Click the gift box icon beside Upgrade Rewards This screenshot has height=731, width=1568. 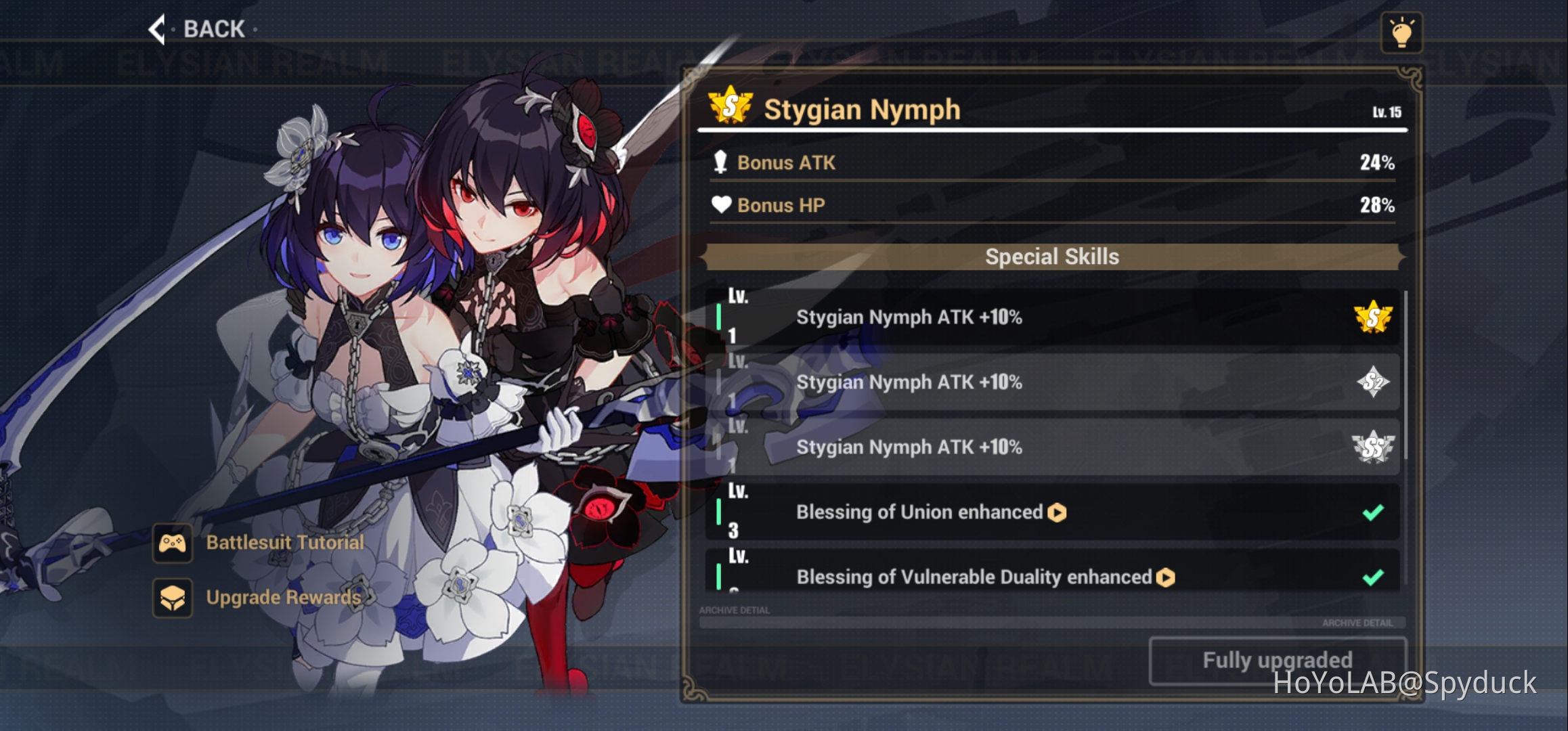pyautogui.click(x=173, y=598)
